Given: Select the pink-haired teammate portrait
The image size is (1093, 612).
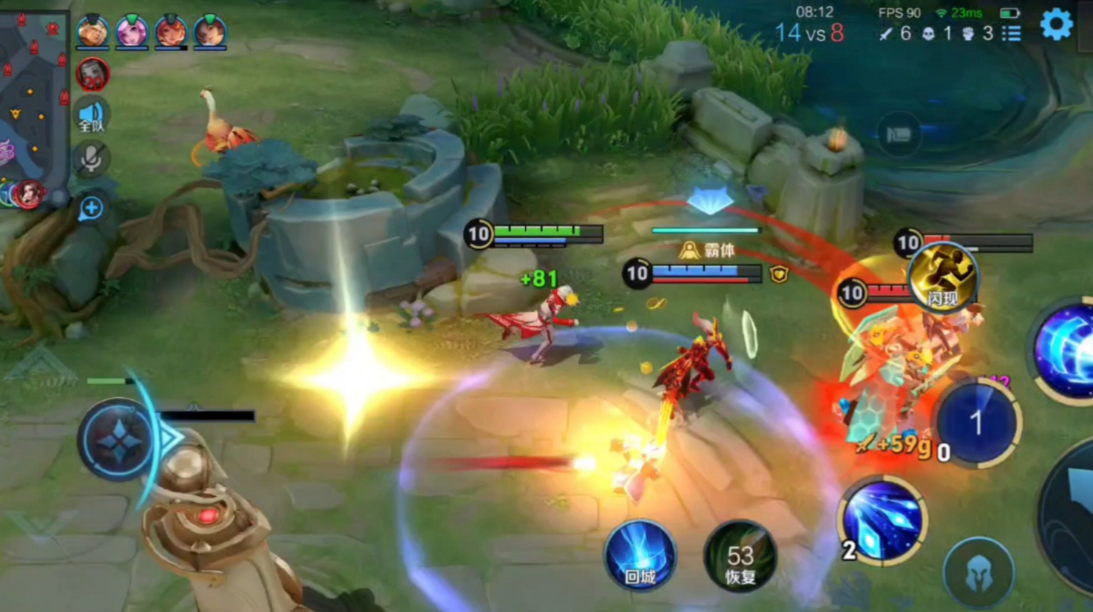Looking at the screenshot, I should (131, 31).
